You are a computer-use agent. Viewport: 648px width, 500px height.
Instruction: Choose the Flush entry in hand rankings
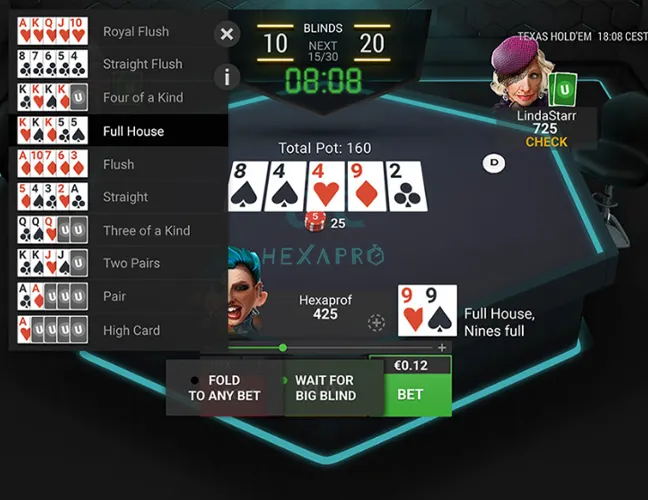(118, 164)
